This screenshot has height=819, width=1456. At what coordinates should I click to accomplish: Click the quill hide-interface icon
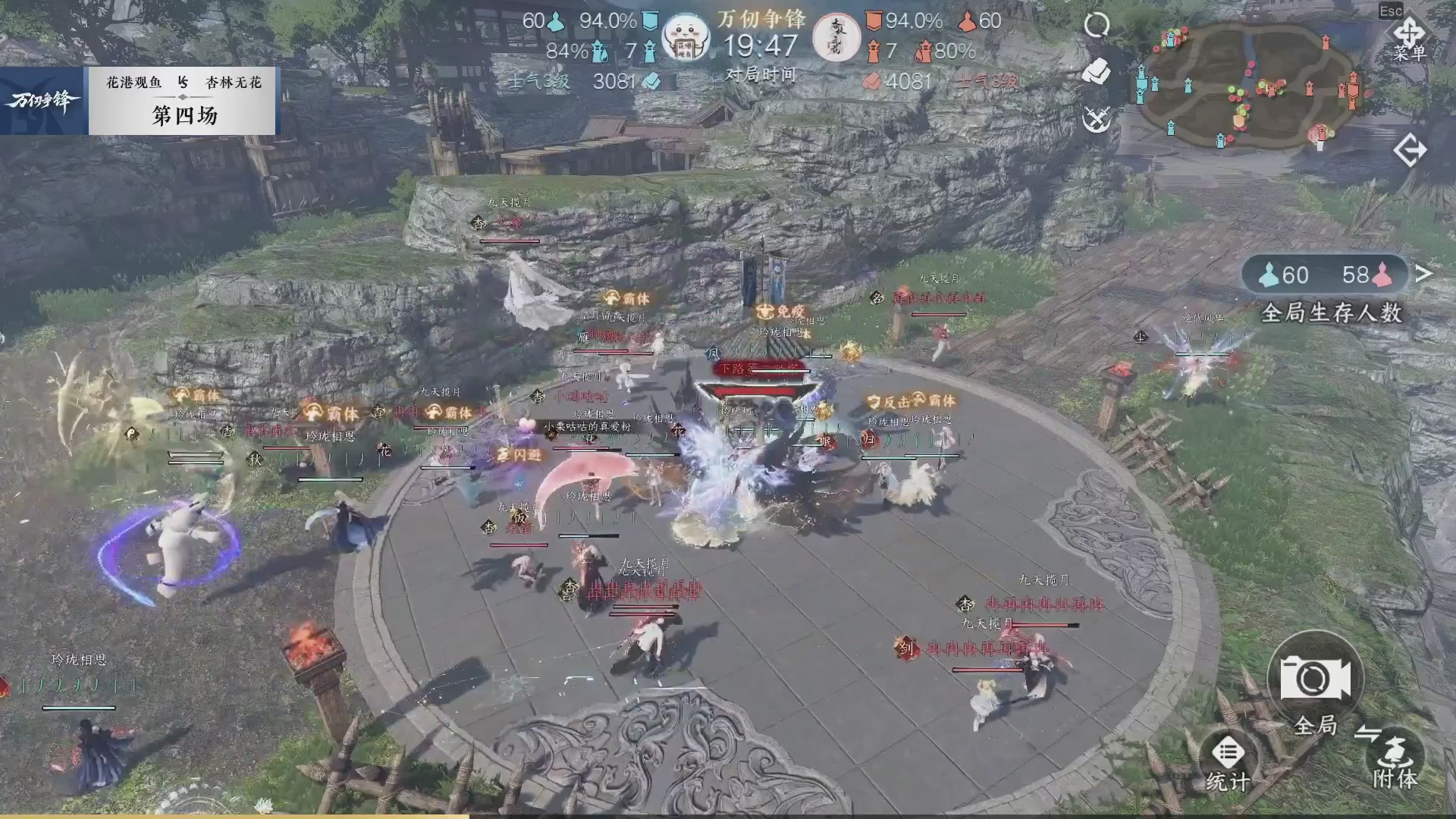click(1094, 68)
